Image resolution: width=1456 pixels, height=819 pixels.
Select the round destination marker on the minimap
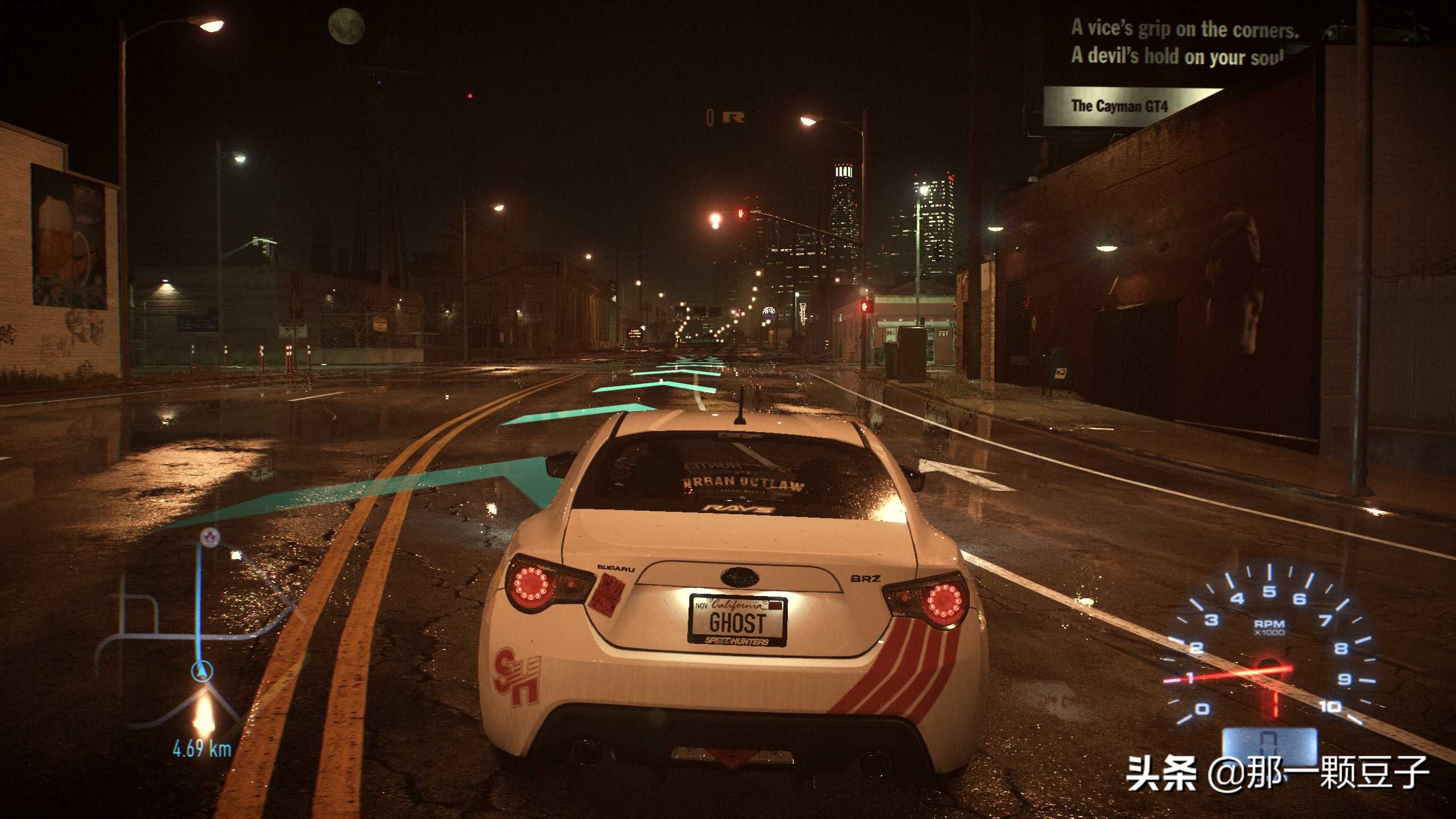coord(210,536)
